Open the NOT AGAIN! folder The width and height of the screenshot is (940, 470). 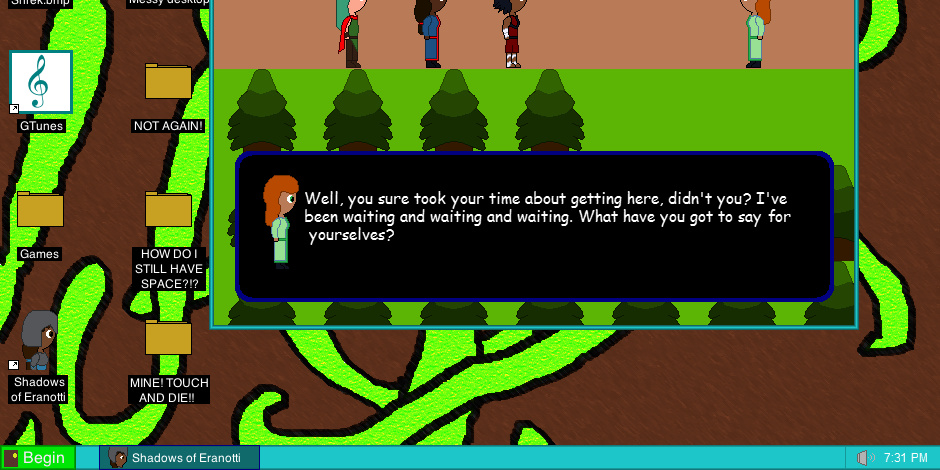[168, 82]
